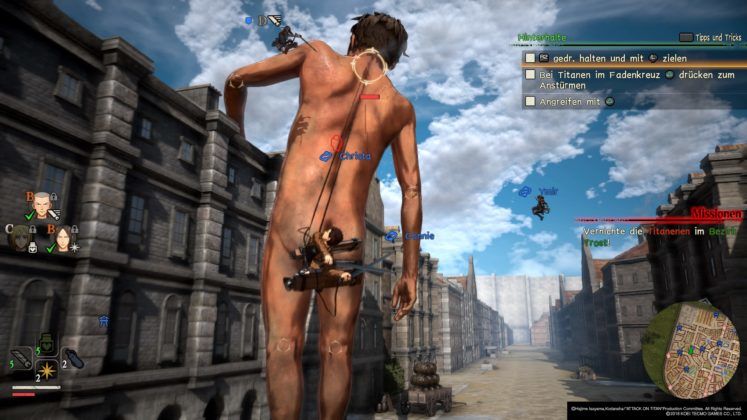Select the grey-haired squad member portrait

coord(41,205)
